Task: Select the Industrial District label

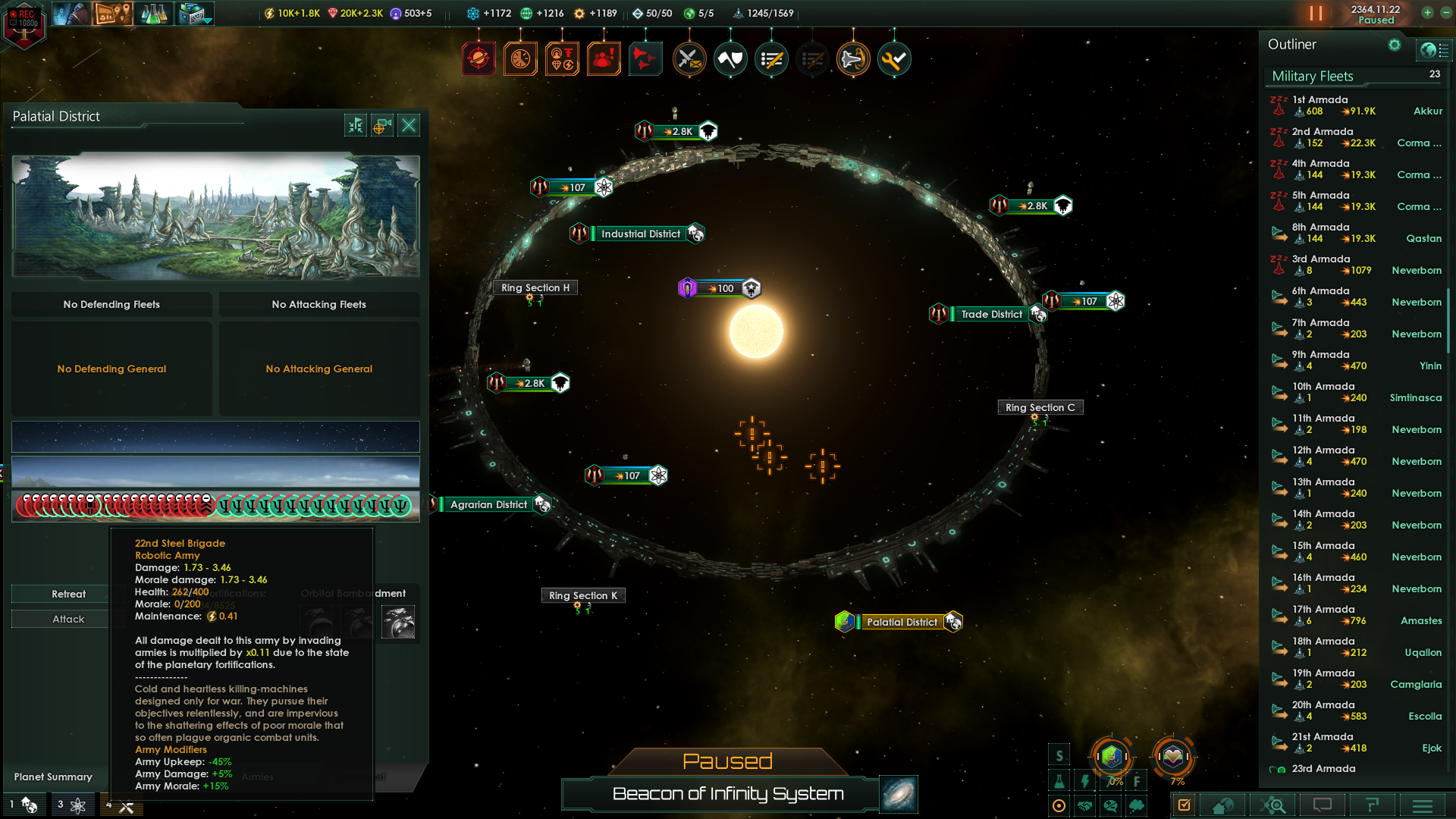Action: click(640, 234)
